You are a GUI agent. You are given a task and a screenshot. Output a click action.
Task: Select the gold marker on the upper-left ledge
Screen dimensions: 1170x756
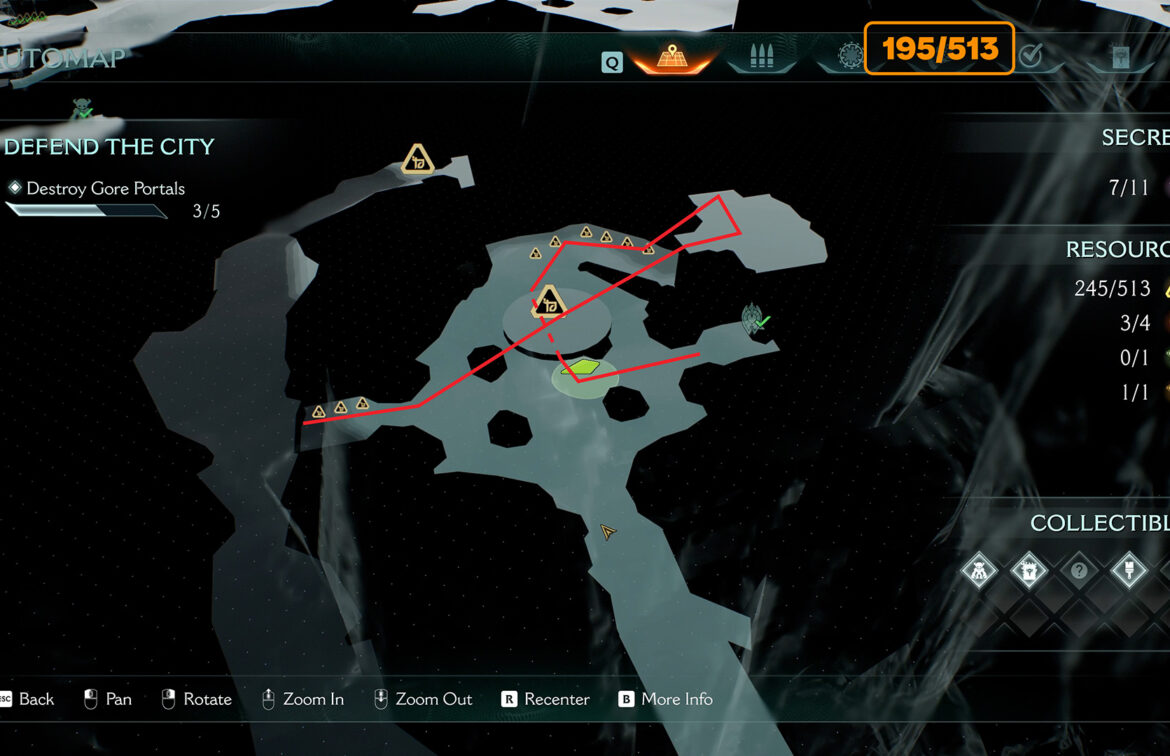tap(418, 160)
